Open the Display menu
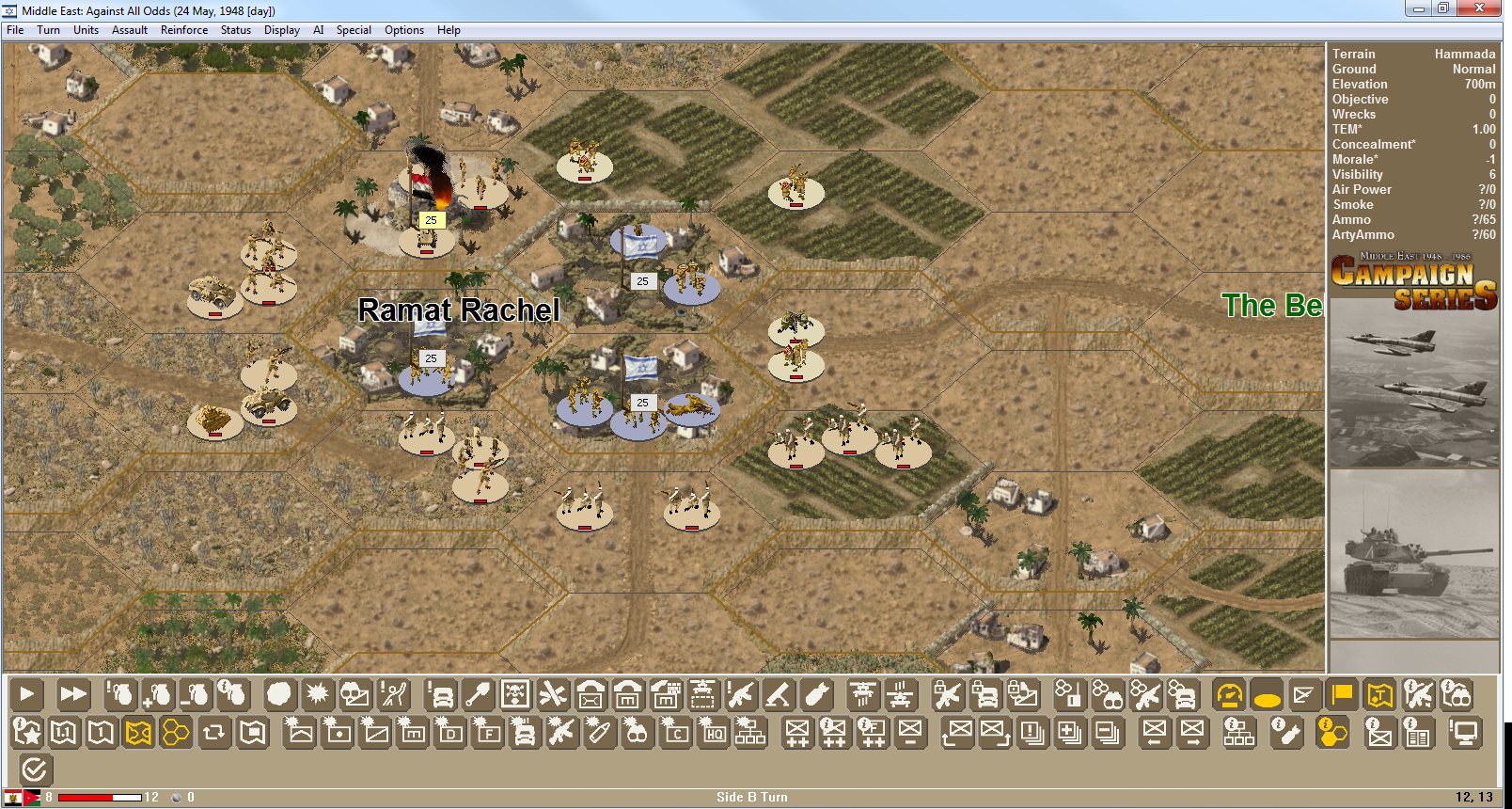The image size is (1512, 809). pos(281,29)
